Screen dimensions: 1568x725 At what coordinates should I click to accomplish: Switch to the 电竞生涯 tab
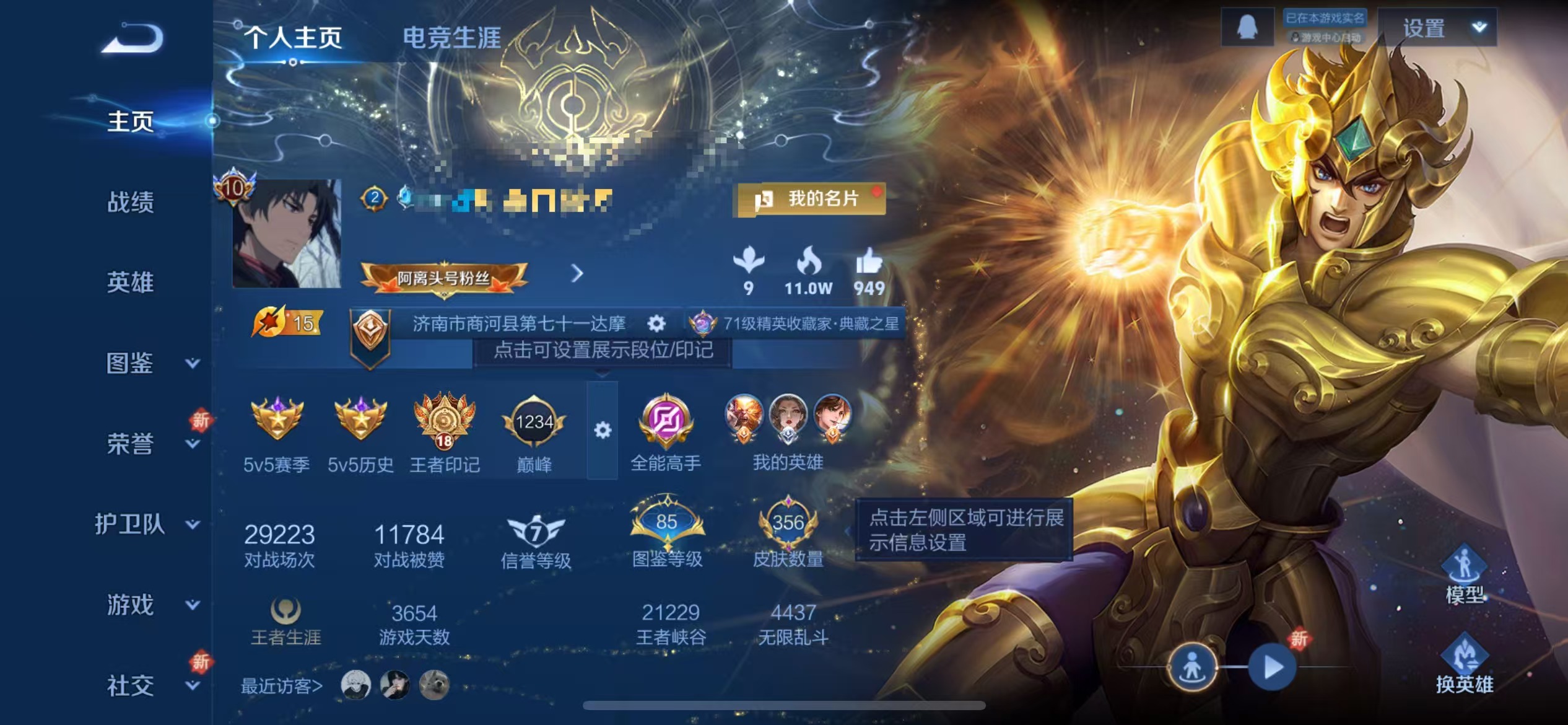click(454, 37)
